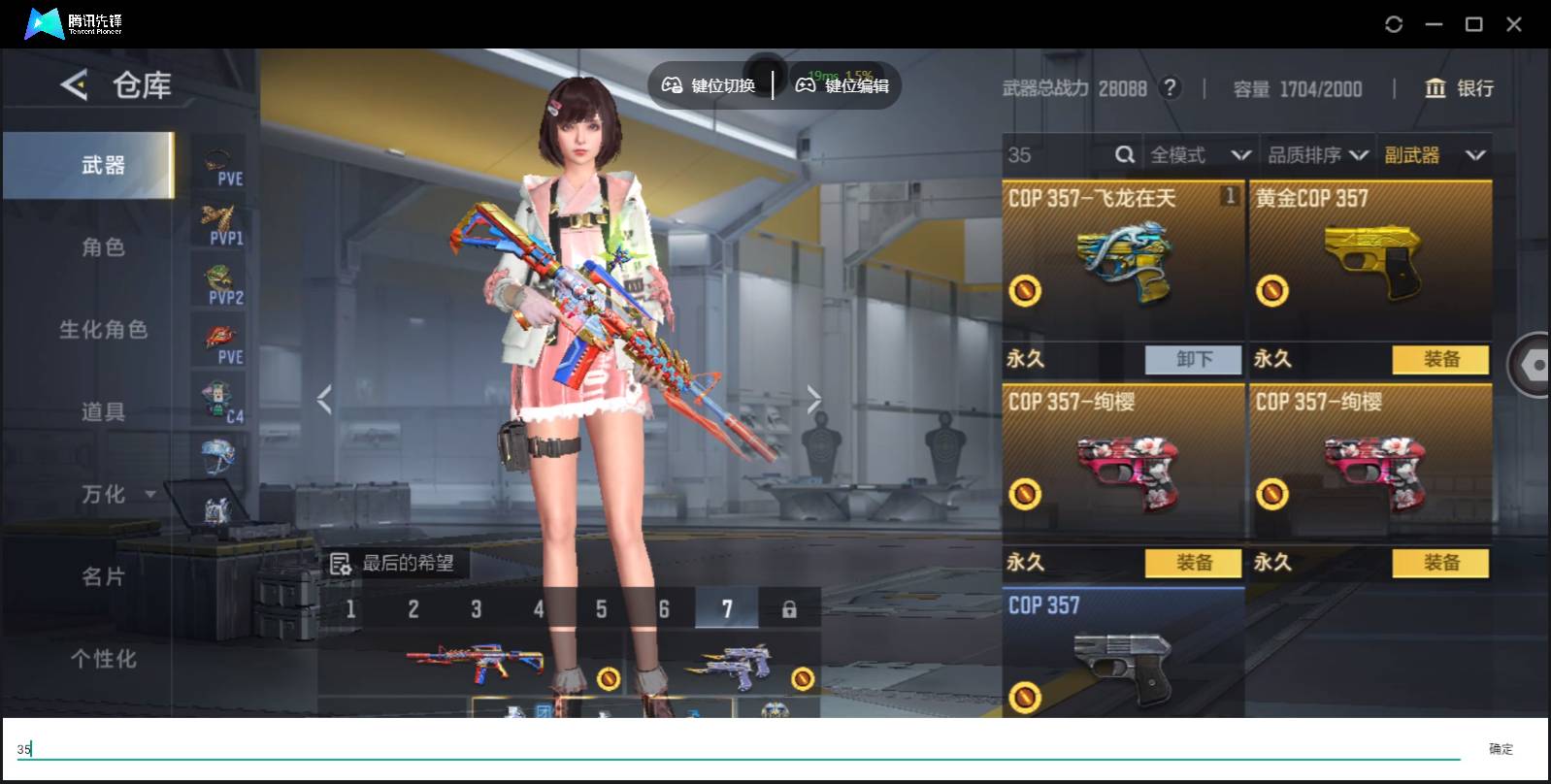Open the 生化角色 category
This screenshot has width=1551, height=784.
click(102, 330)
